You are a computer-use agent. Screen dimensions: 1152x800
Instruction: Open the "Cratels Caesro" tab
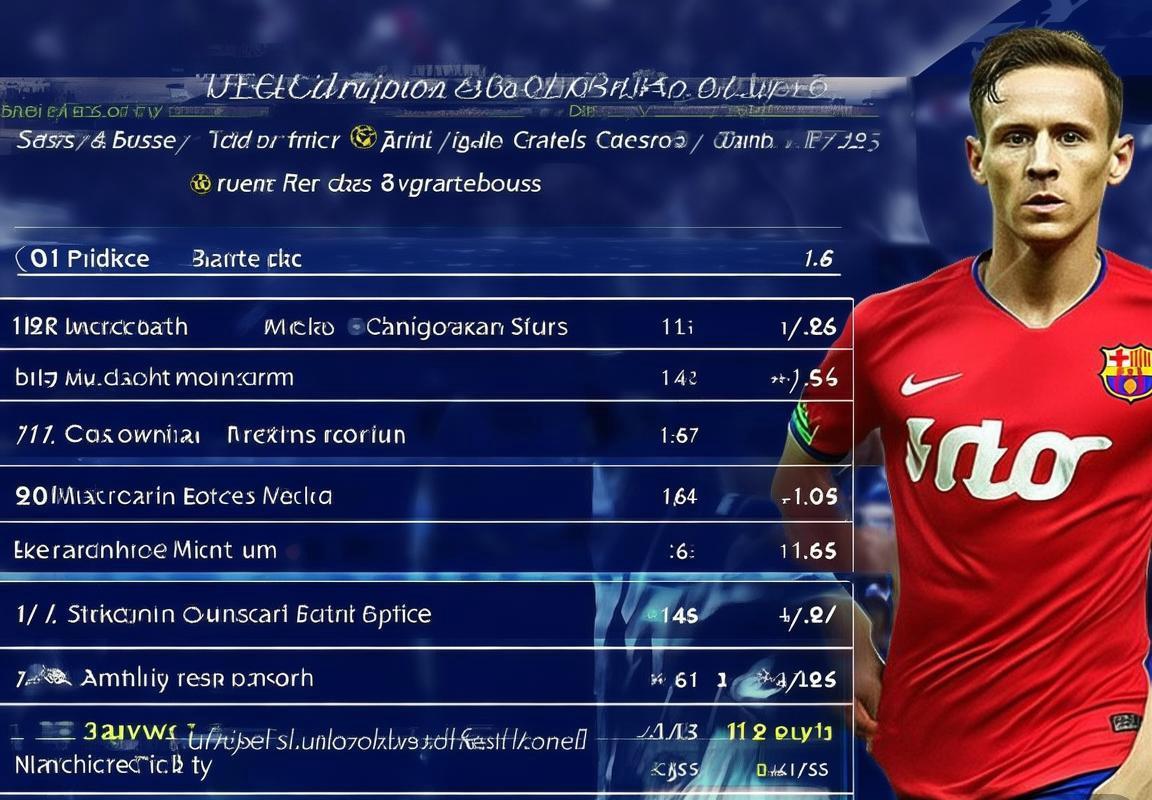click(x=600, y=141)
